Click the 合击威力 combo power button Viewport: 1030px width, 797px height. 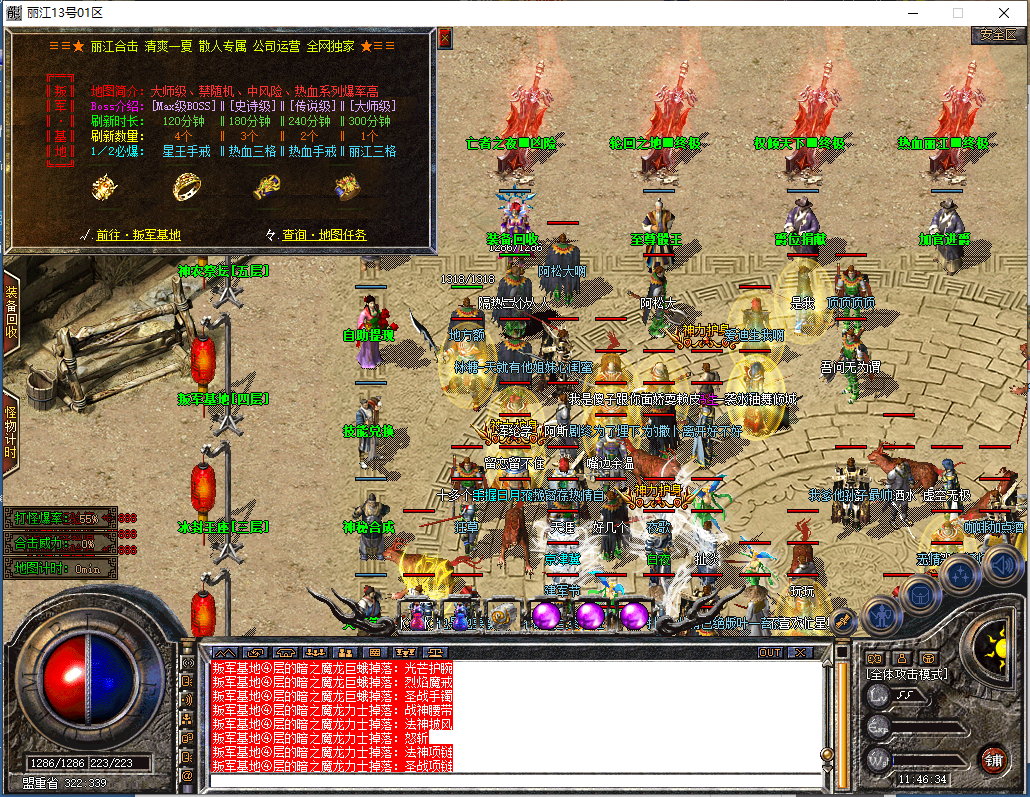(60, 544)
